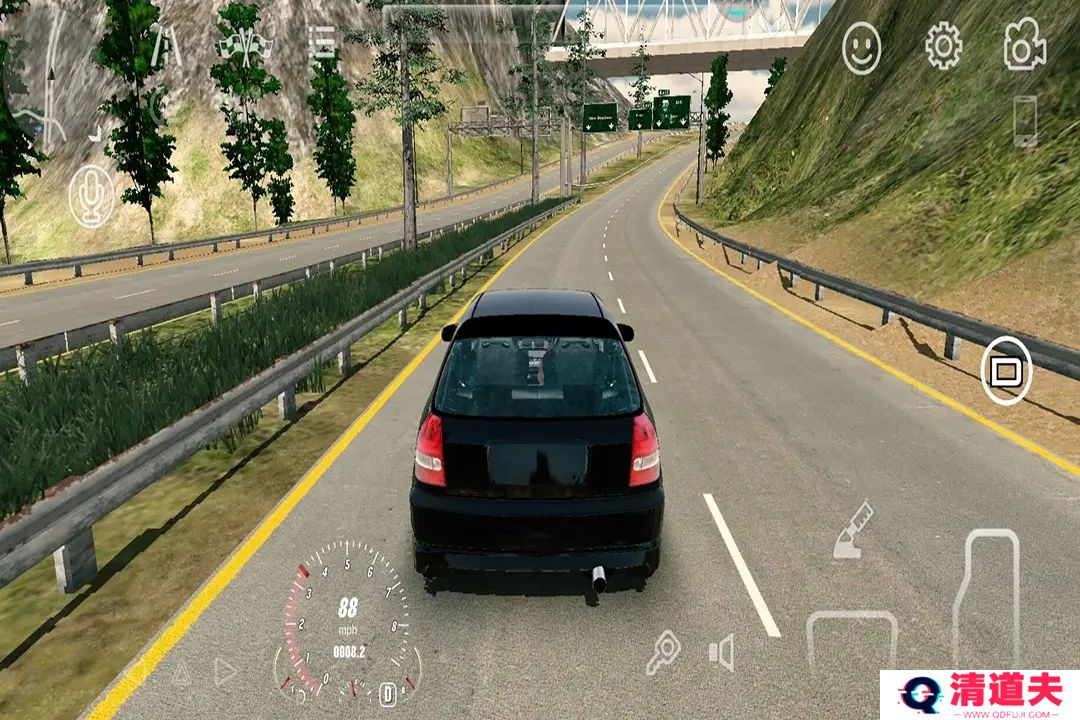Image resolution: width=1080 pixels, height=720 pixels.
Task: Activate the right turn signal arrow
Action: 225,672
